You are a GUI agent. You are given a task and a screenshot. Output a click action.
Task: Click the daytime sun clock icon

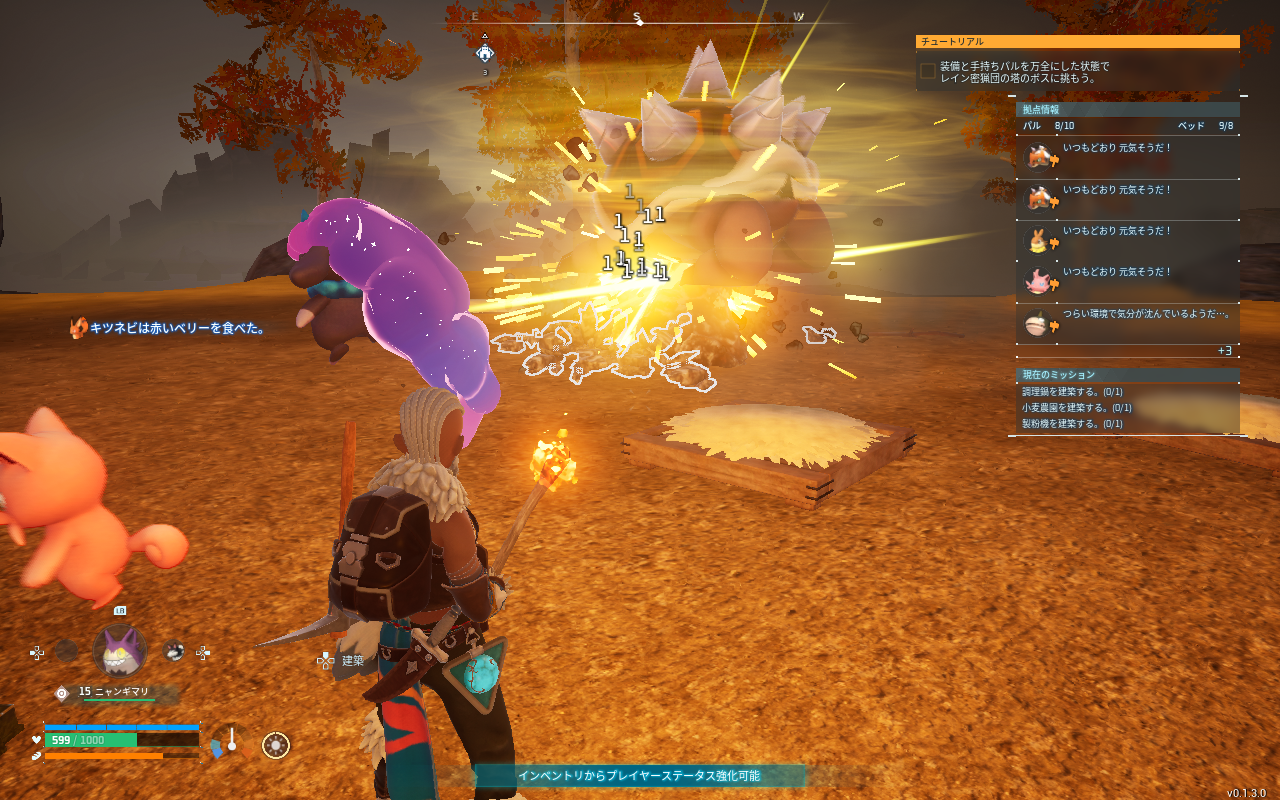click(276, 745)
